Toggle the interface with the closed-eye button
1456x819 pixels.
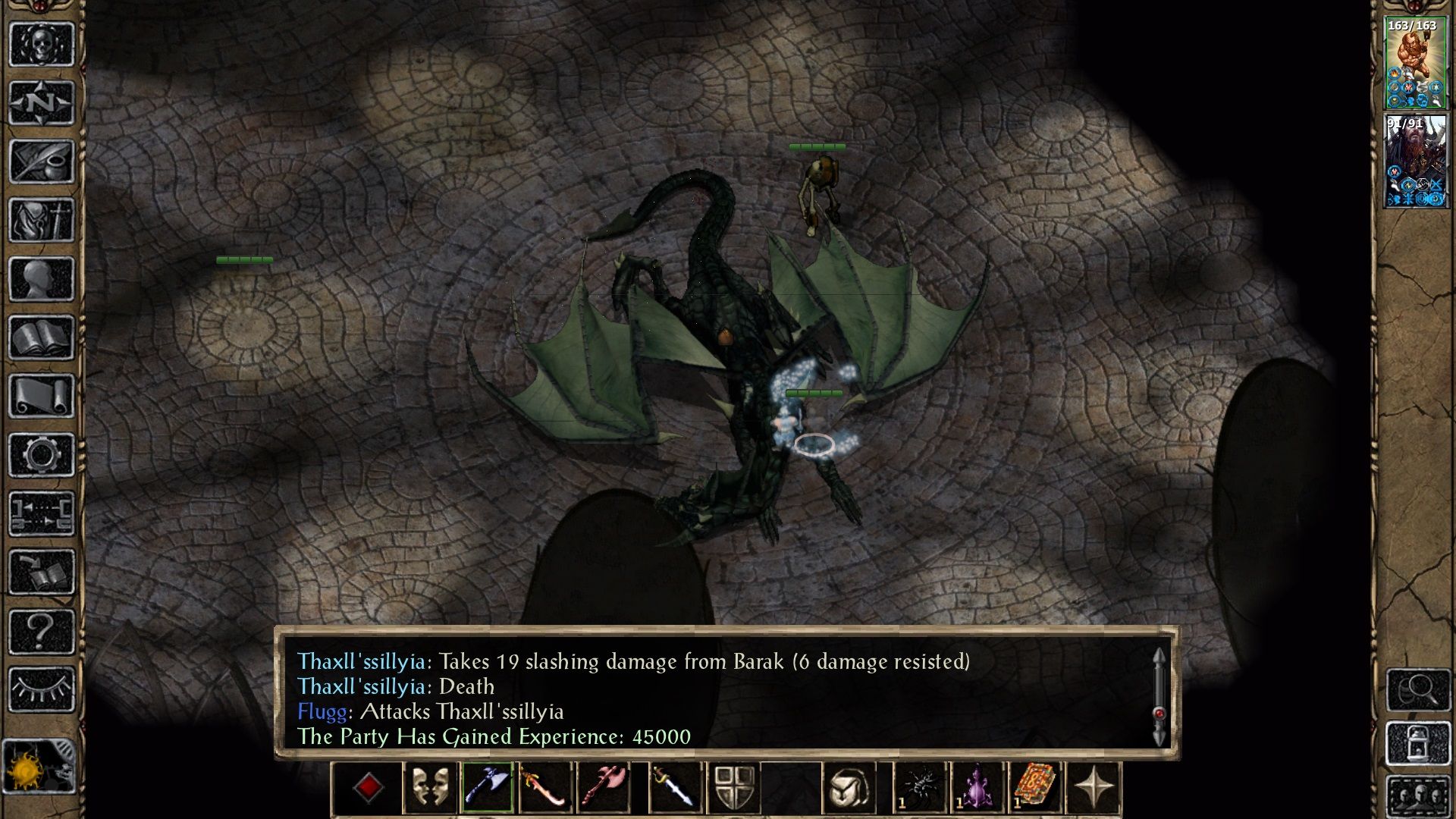(x=42, y=689)
